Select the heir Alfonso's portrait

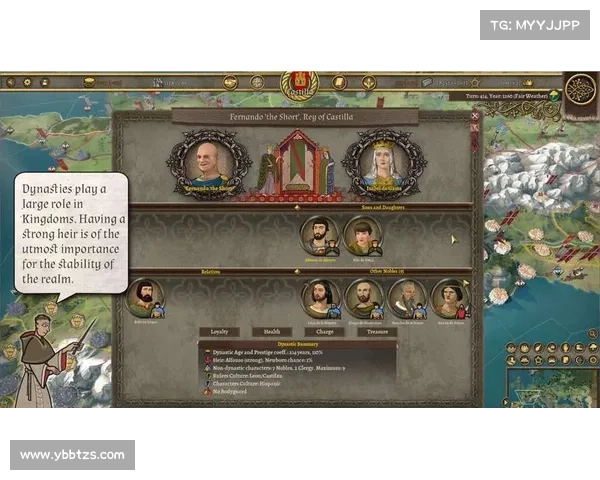click(319, 236)
